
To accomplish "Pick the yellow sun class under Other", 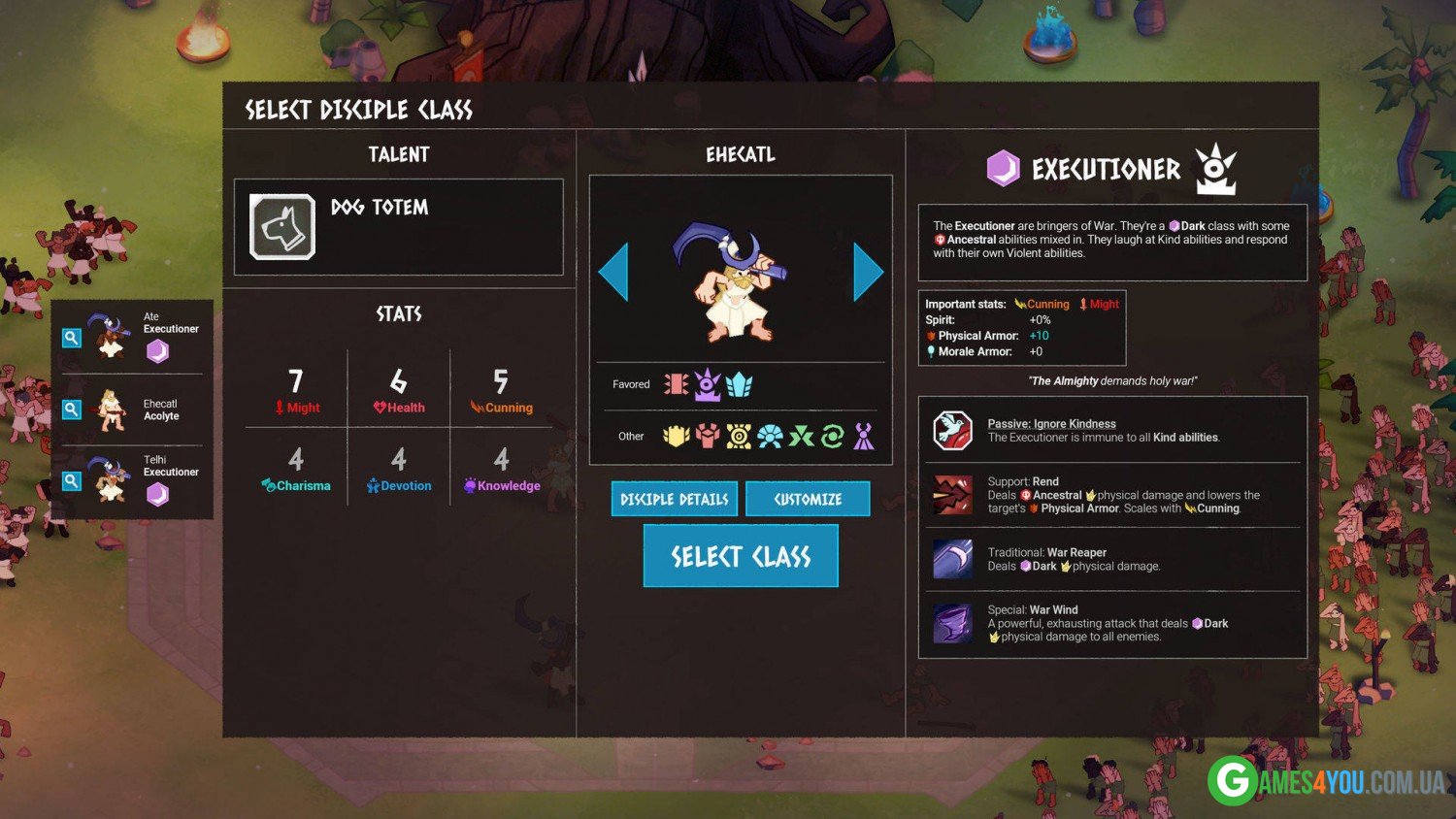I will (x=739, y=437).
